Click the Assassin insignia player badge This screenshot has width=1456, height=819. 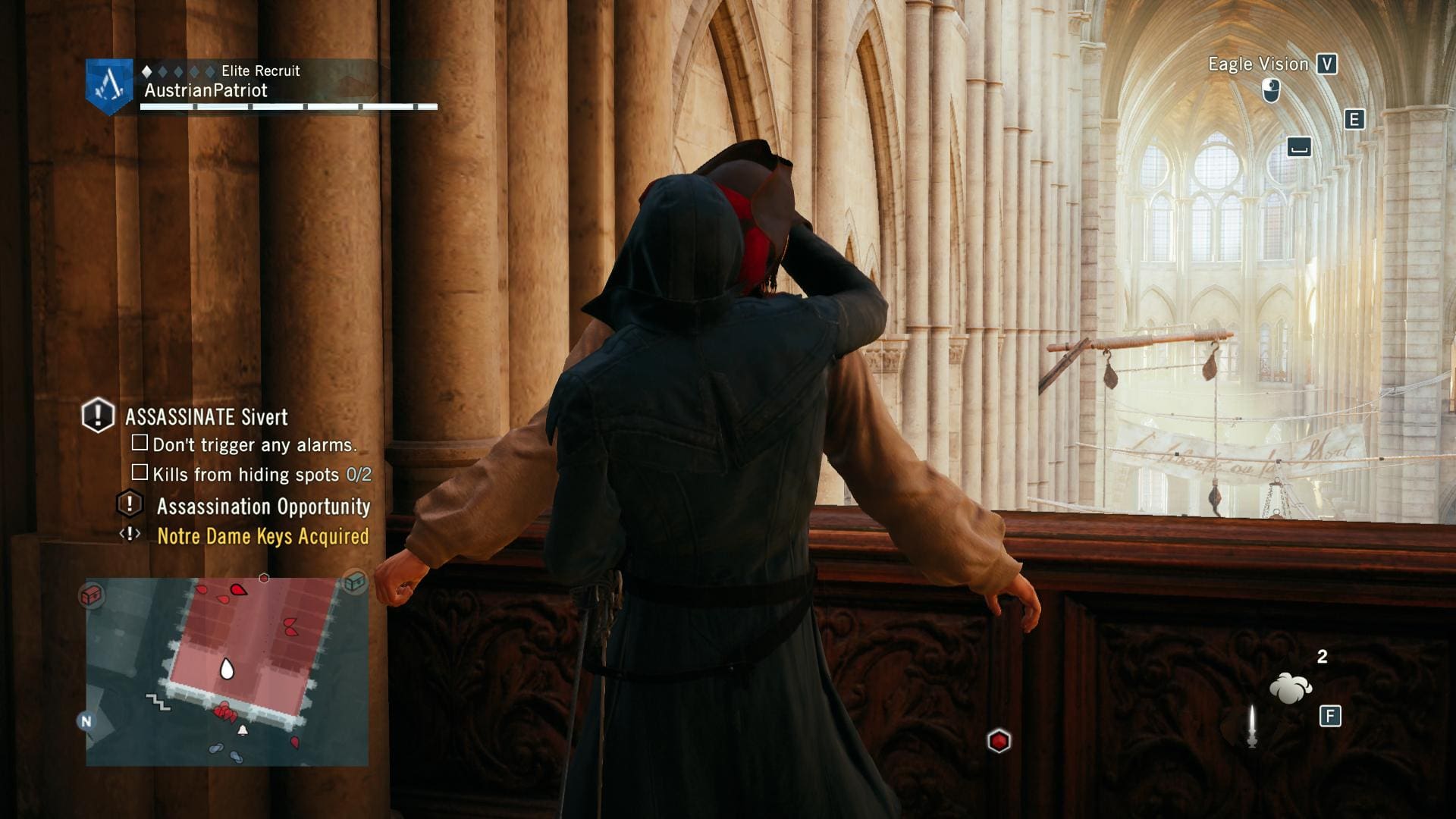109,86
